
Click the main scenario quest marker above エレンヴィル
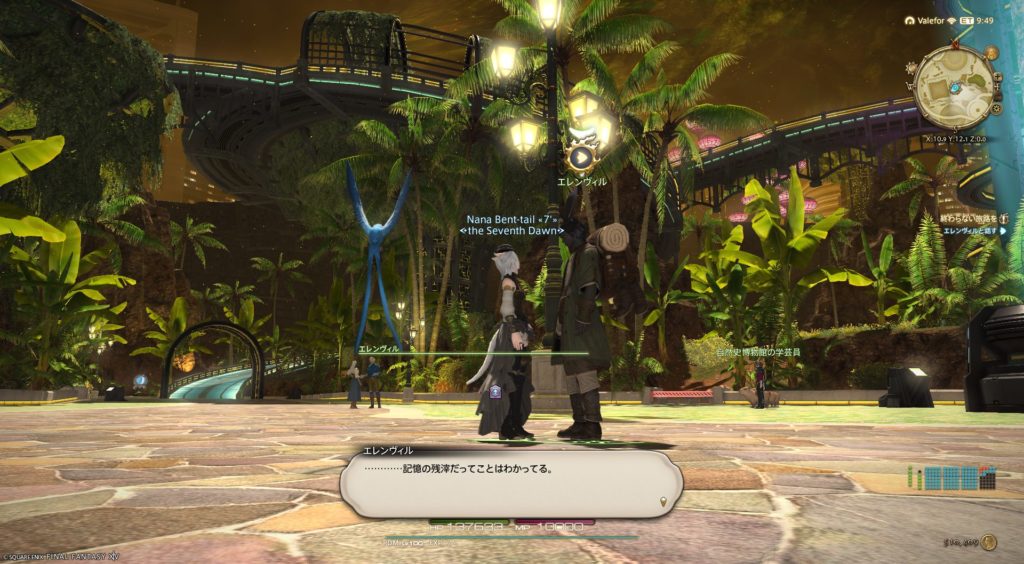580,156
